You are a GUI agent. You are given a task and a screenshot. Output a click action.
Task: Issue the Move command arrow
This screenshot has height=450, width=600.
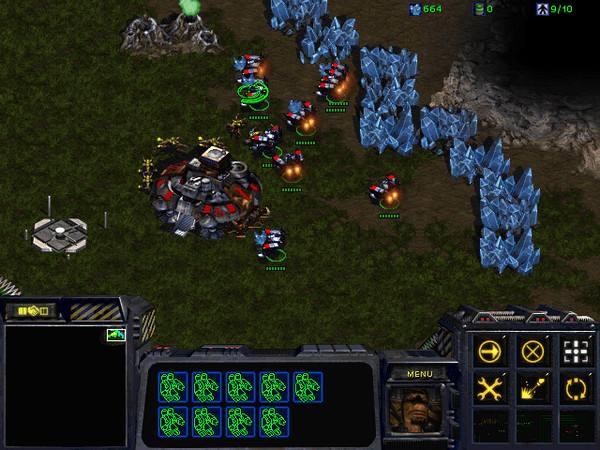pos(490,351)
